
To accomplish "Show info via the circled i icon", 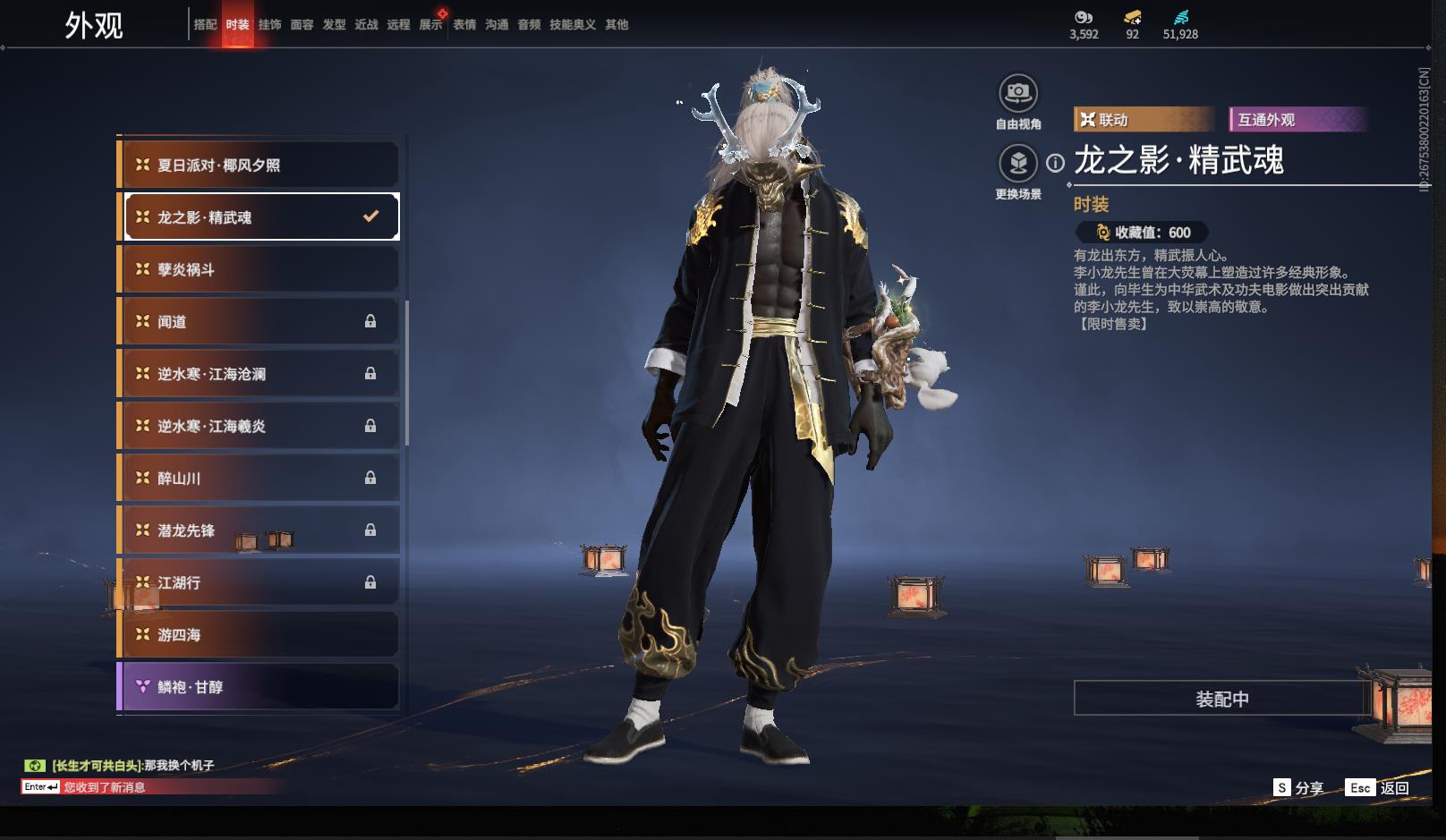I will coord(1056,163).
